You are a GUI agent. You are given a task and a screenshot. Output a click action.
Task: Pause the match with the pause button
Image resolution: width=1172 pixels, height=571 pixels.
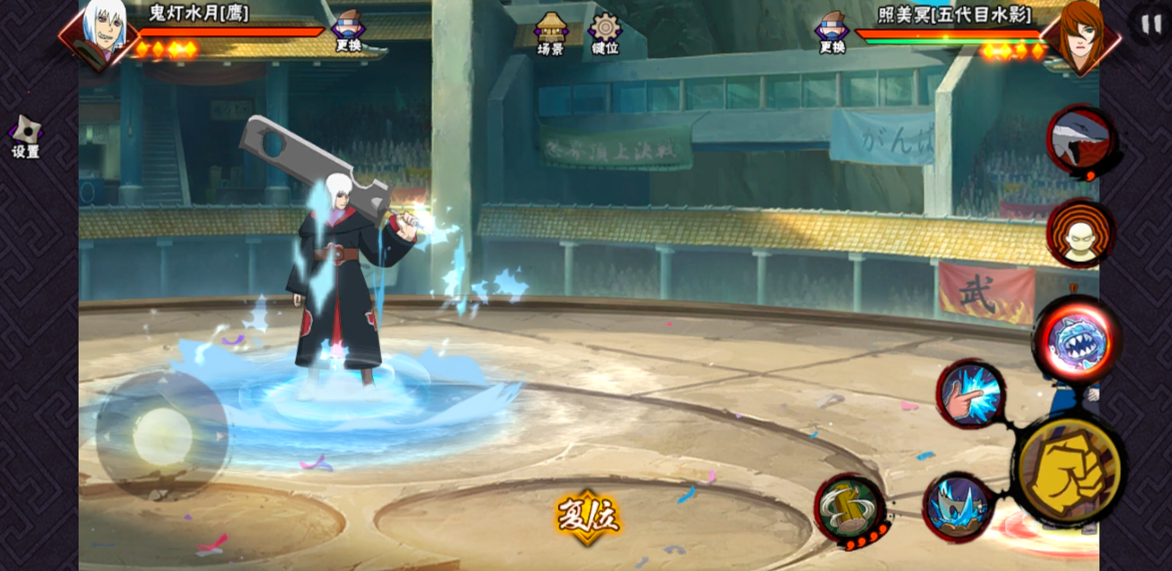[1151, 22]
